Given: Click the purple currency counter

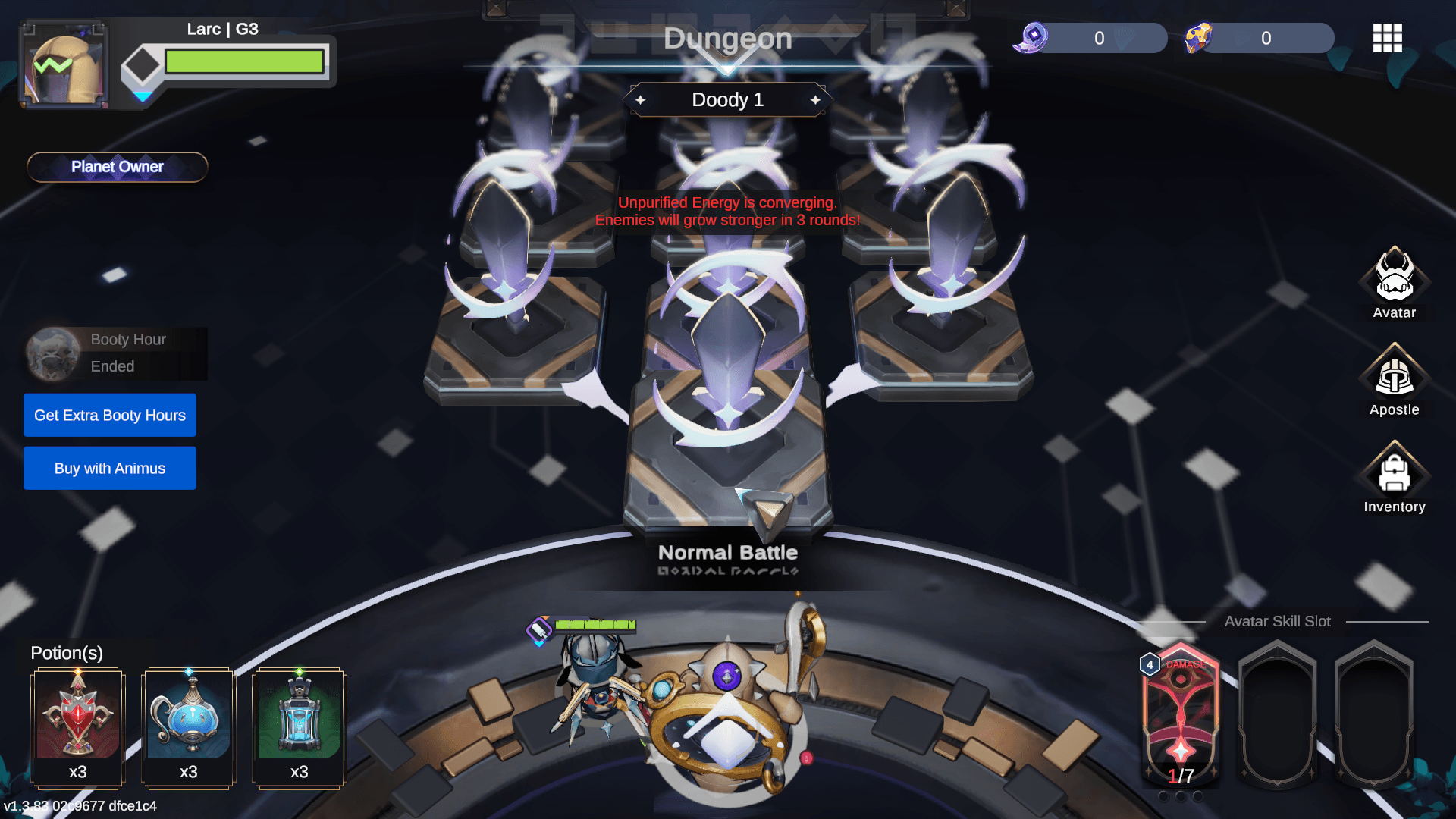Looking at the screenshot, I should pos(1092,38).
